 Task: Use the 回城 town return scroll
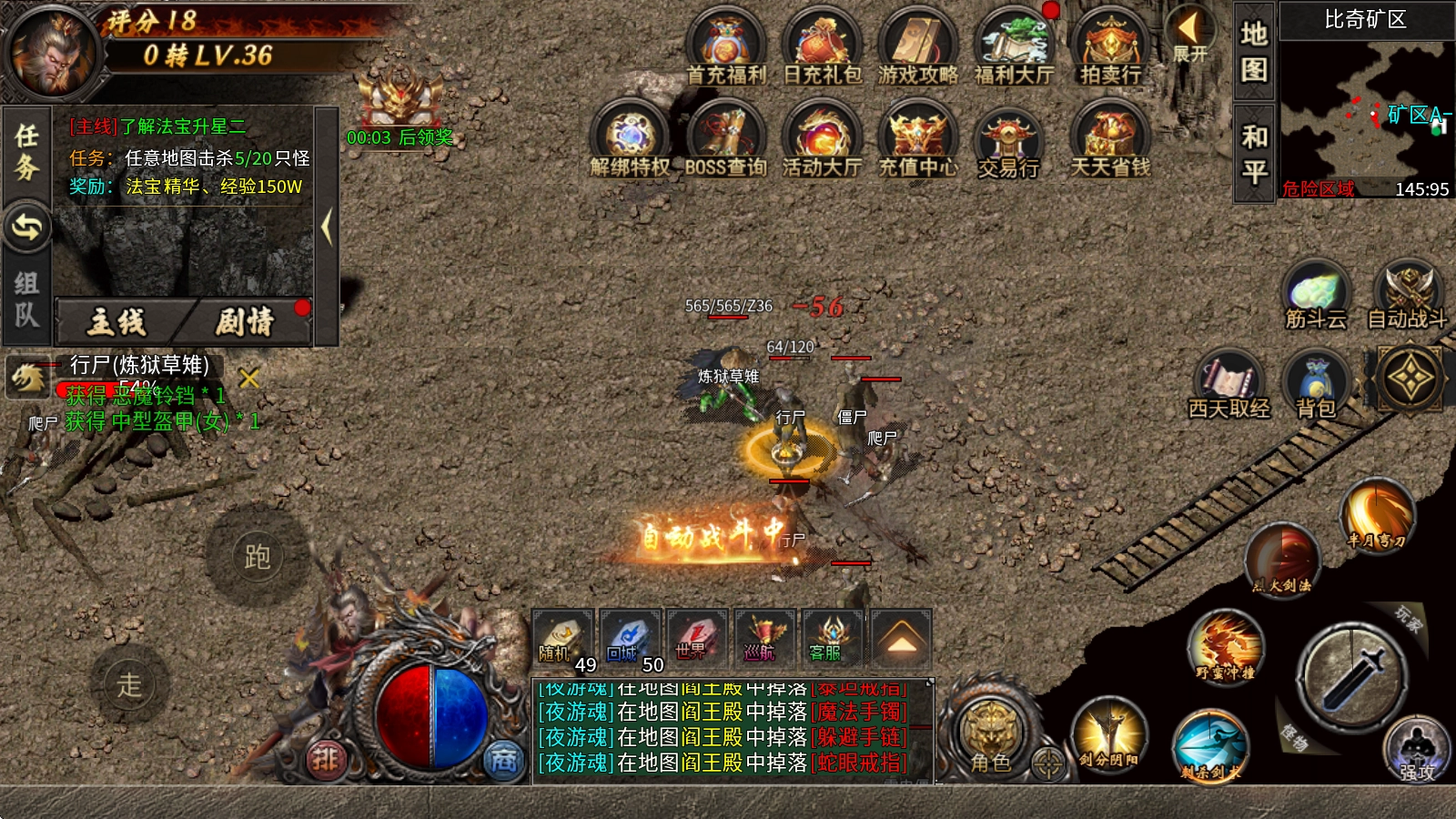pos(628,639)
